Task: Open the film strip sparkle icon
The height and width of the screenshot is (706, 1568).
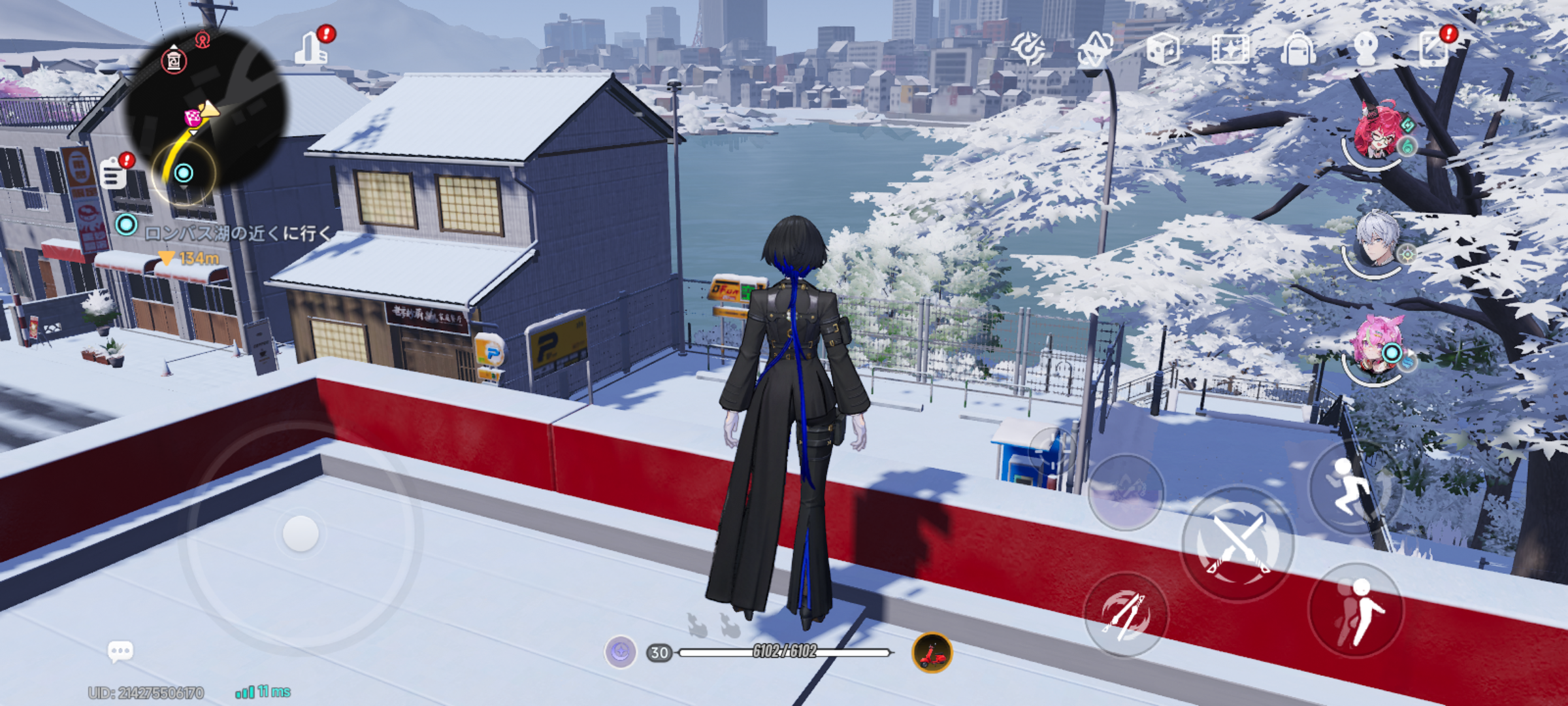Action: coord(1230,49)
